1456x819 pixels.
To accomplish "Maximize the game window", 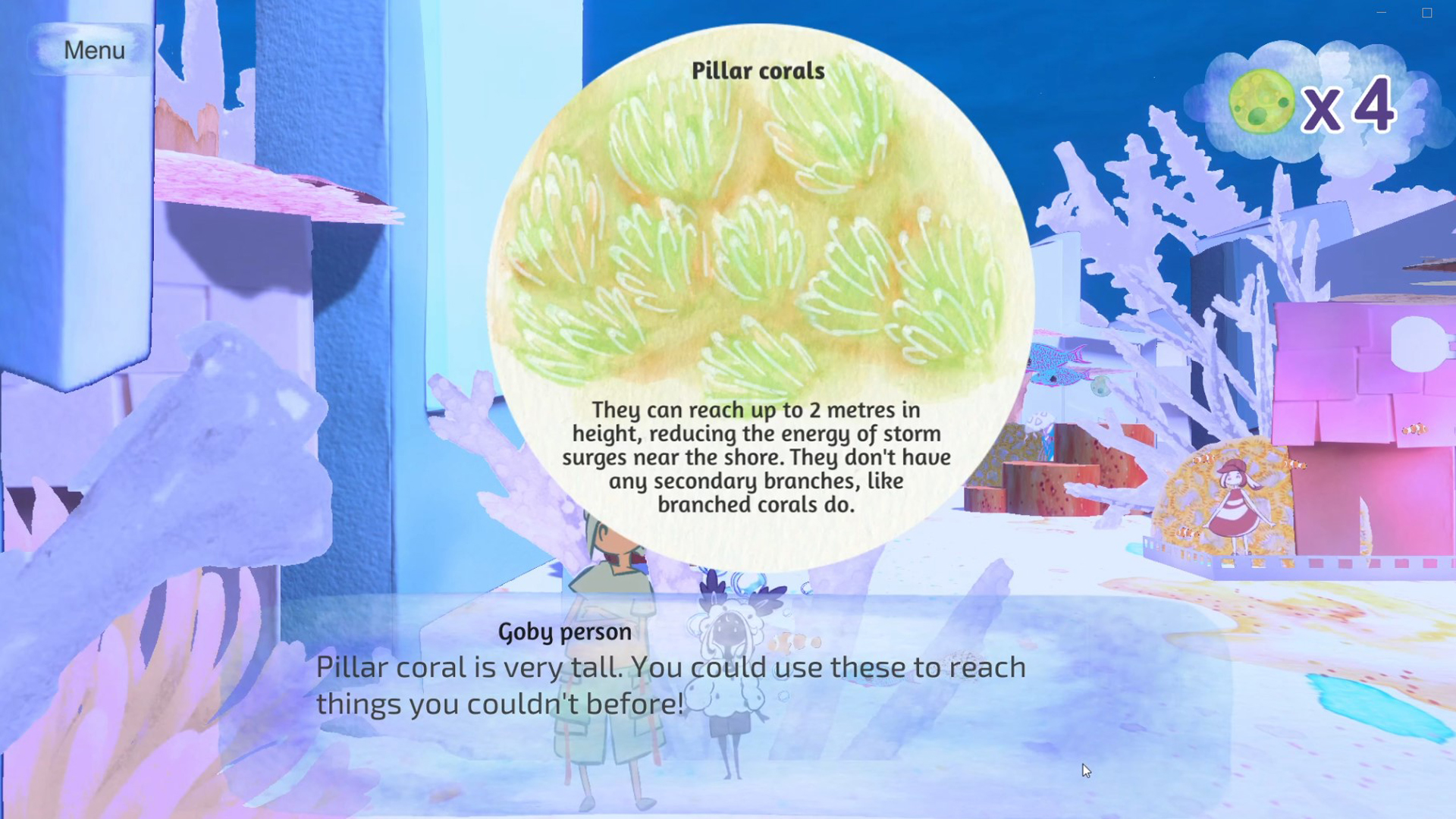I will pyautogui.click(x=1426, y=13).
